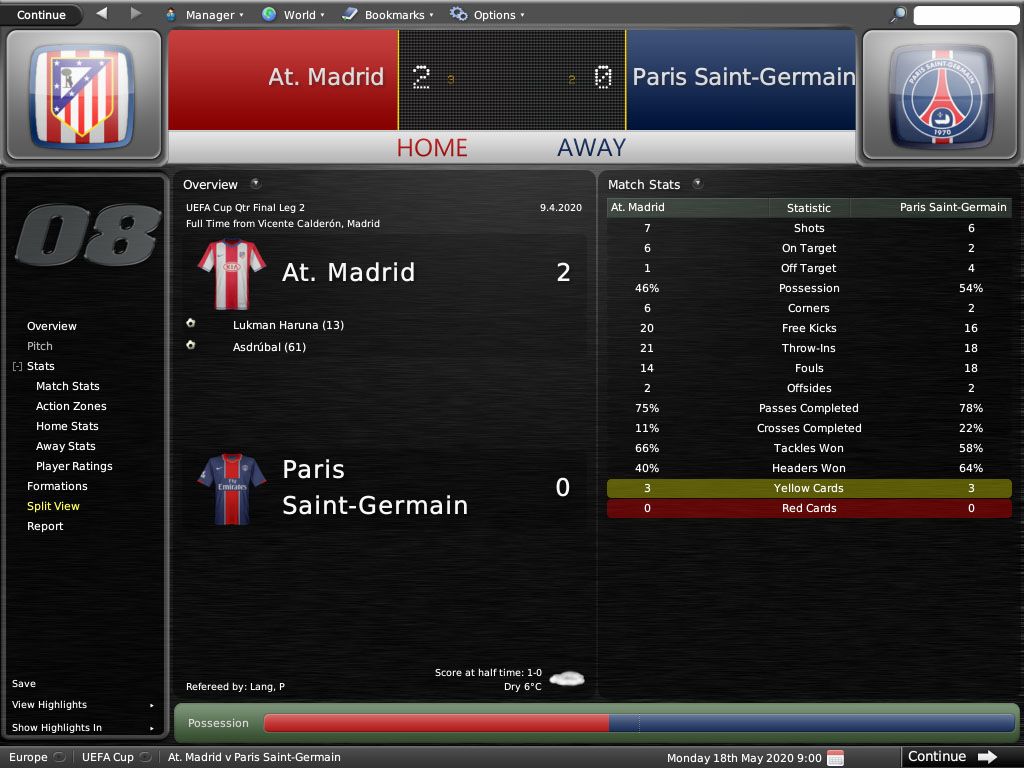Collapse the Stats section expander
The width and height of the screenshot is (1024, 768).
(17, 367)
